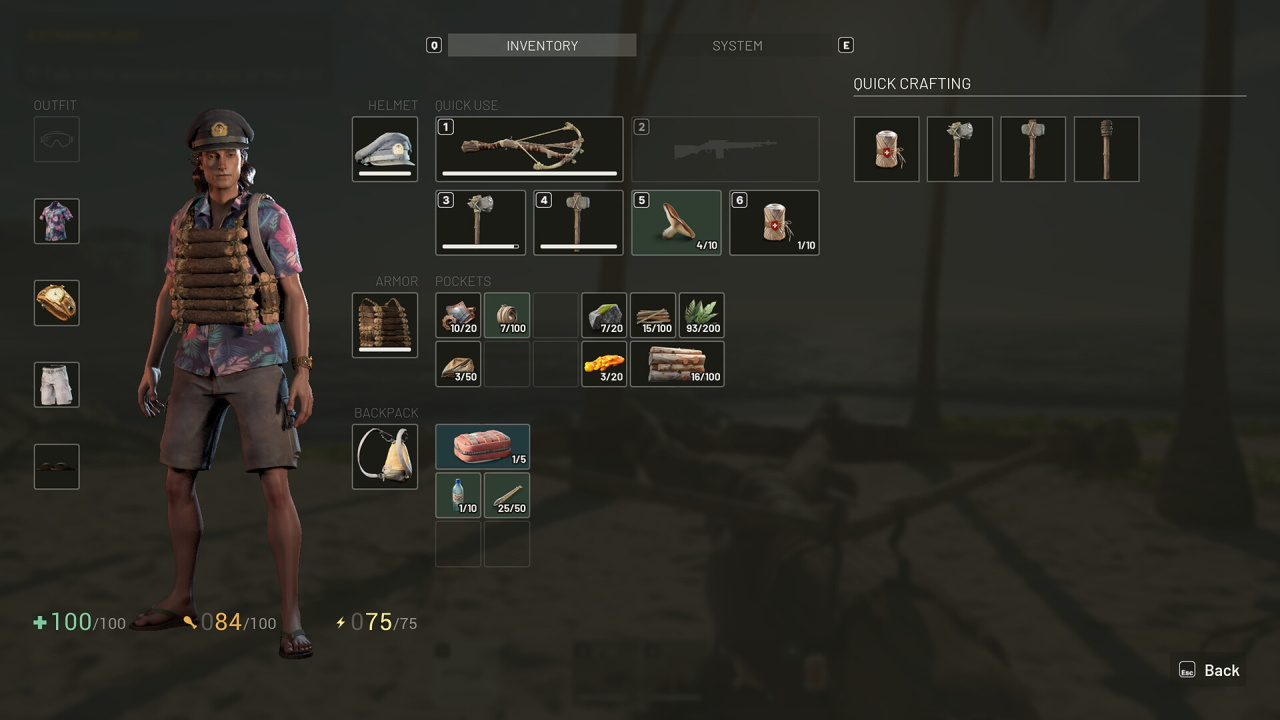Open the backpack equipment slot
The height and width of the screenshot is (720, 1280).
coord(385,457)
